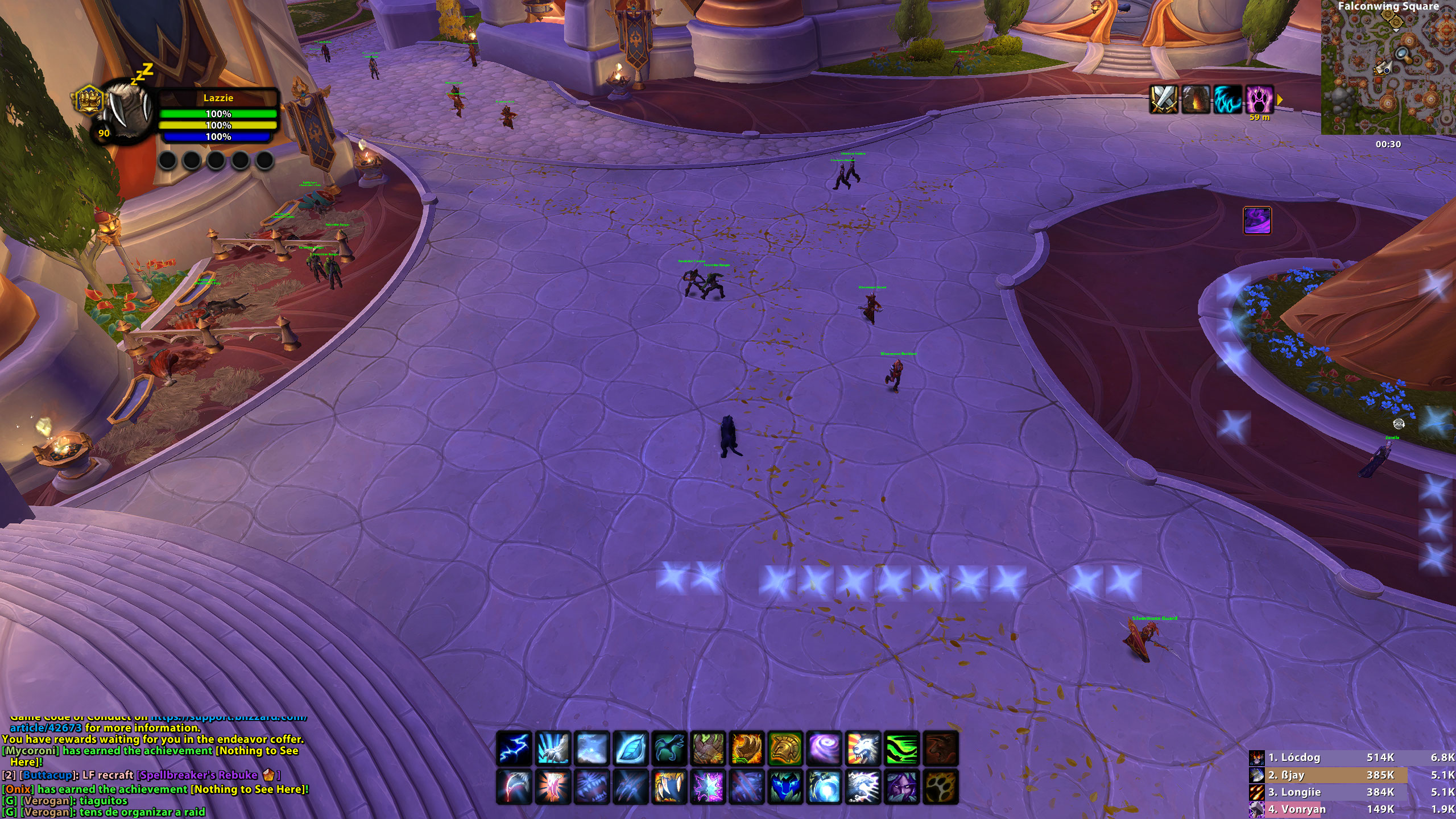Use the orange tiger fangs ability
The width and height of the screenshot is (1456, 819).
click(670, 787)
